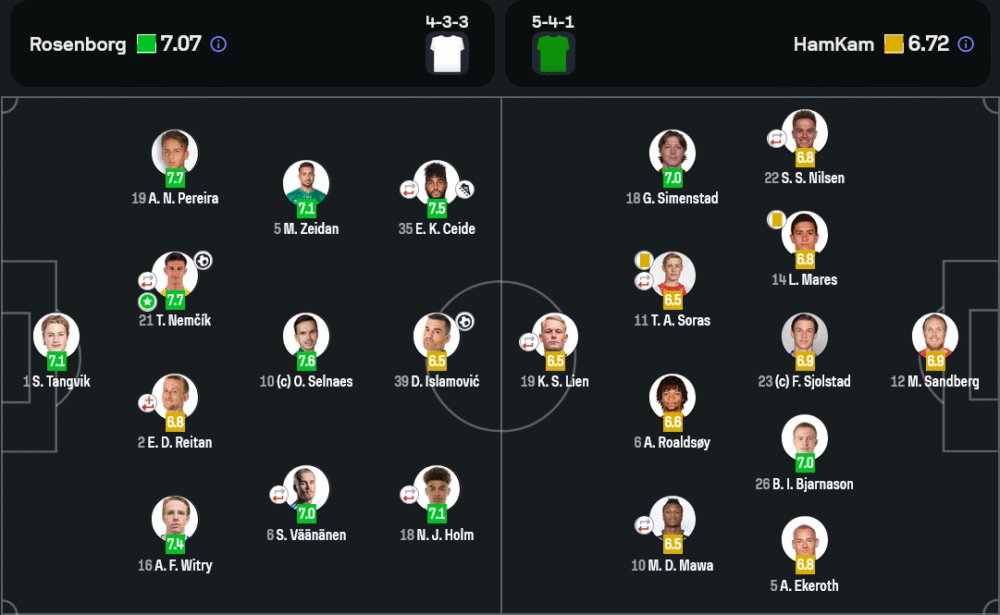1000x615 pixels.
Task: Choose N. J. Holm in the lineup
Action: 436,490
